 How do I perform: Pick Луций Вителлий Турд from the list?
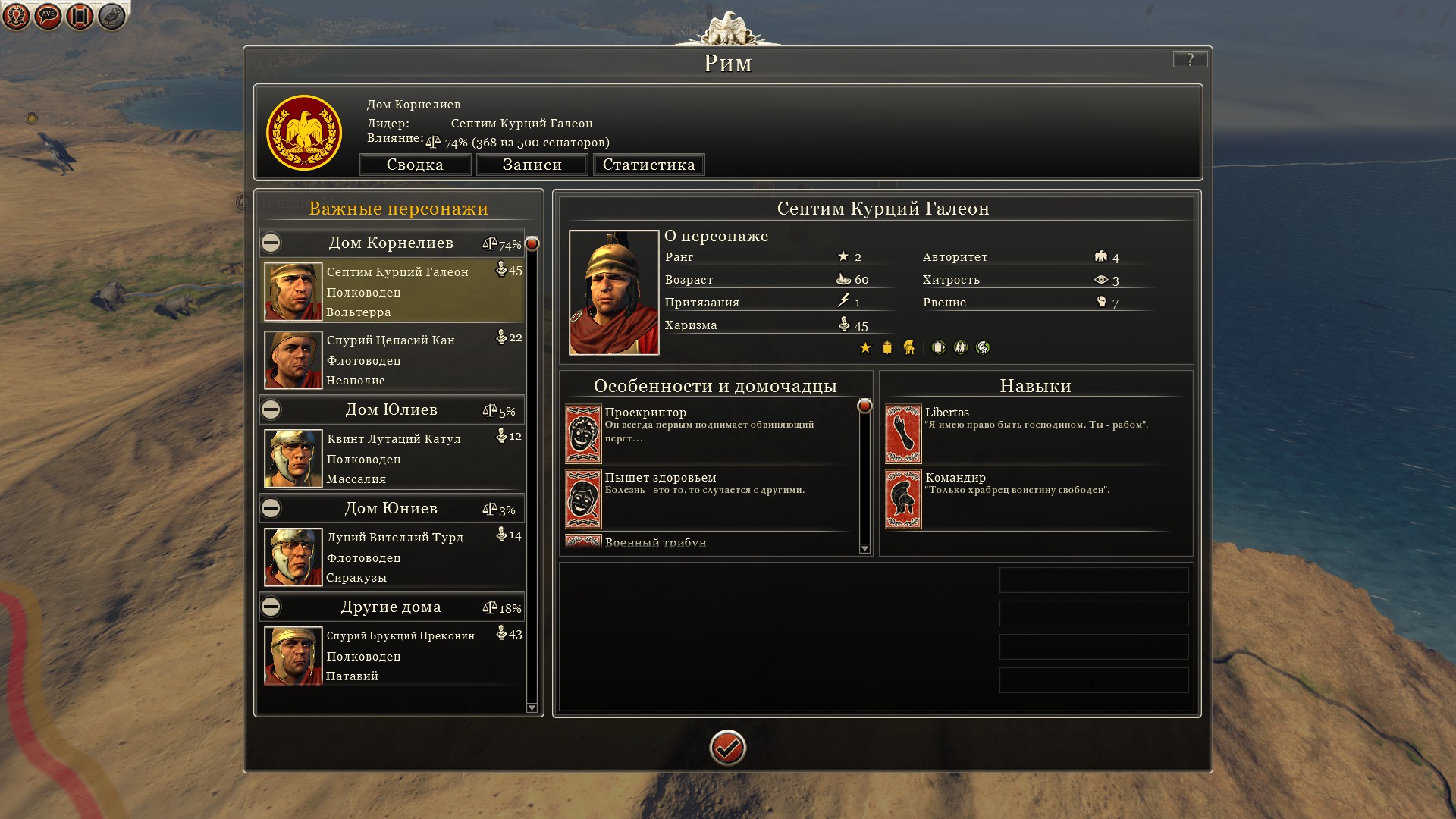point(393,557)
